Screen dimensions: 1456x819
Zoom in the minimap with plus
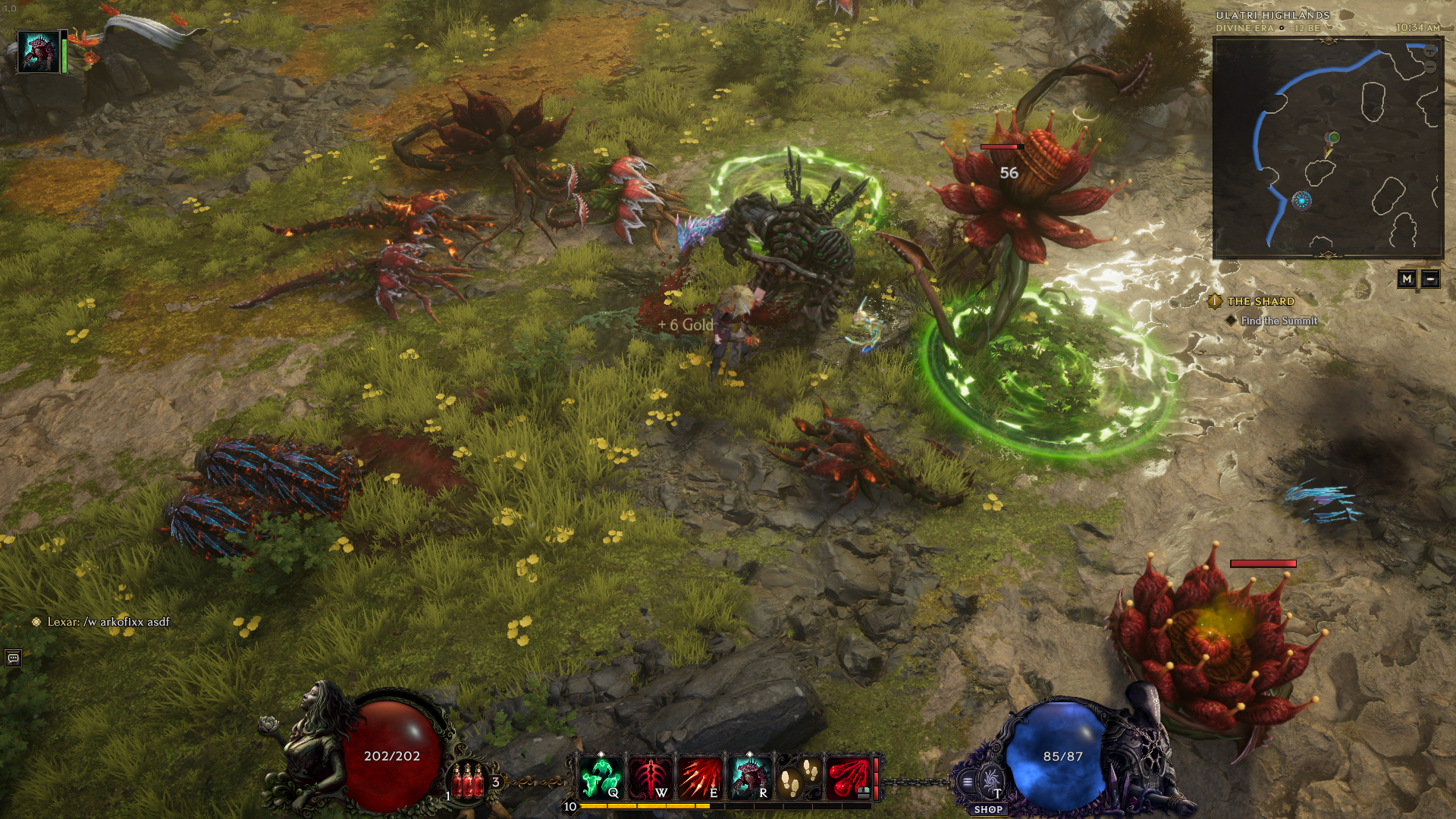1430,51
